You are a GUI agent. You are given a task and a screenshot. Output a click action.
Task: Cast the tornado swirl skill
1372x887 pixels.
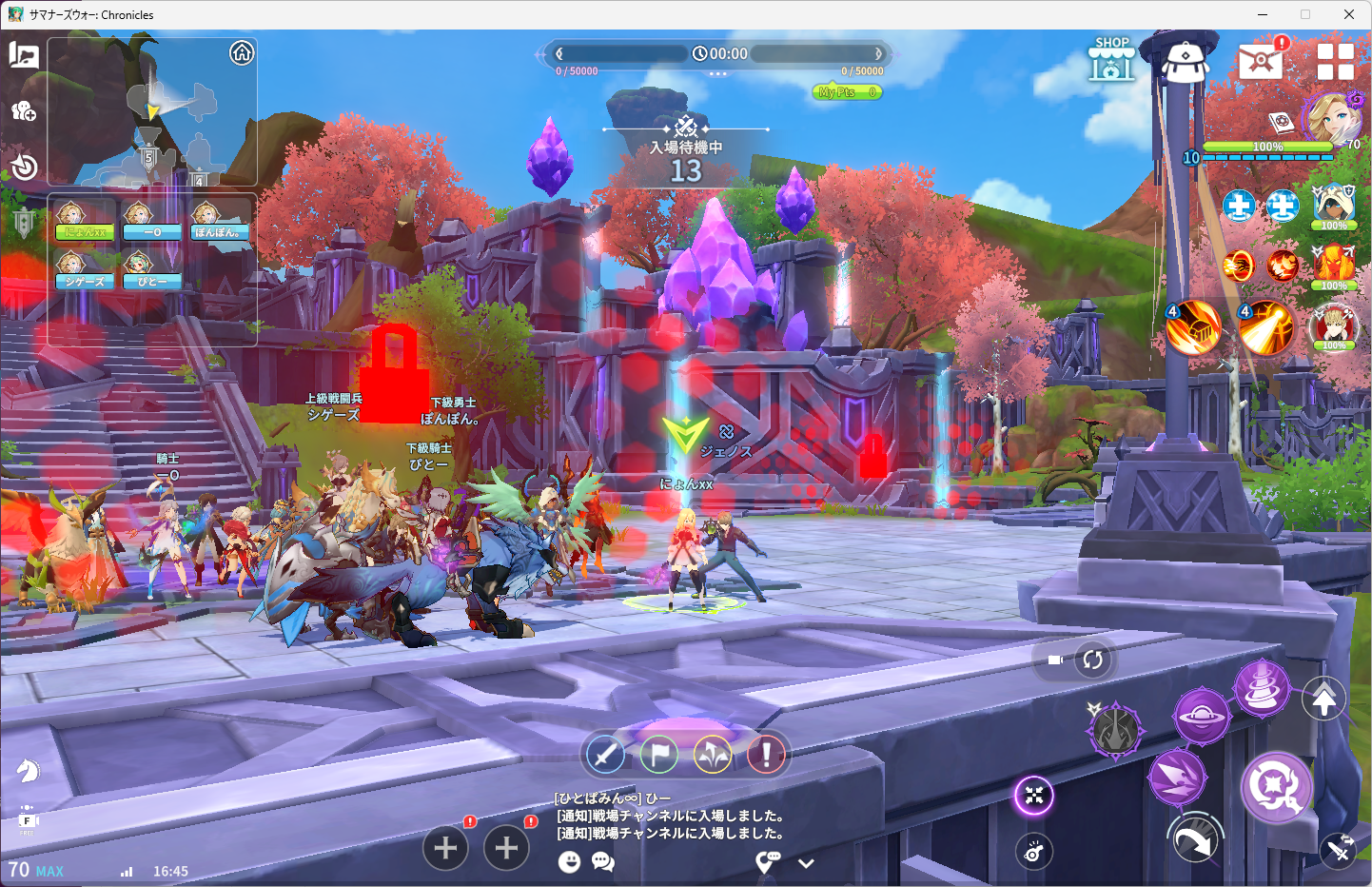(x=1261, y=686)
